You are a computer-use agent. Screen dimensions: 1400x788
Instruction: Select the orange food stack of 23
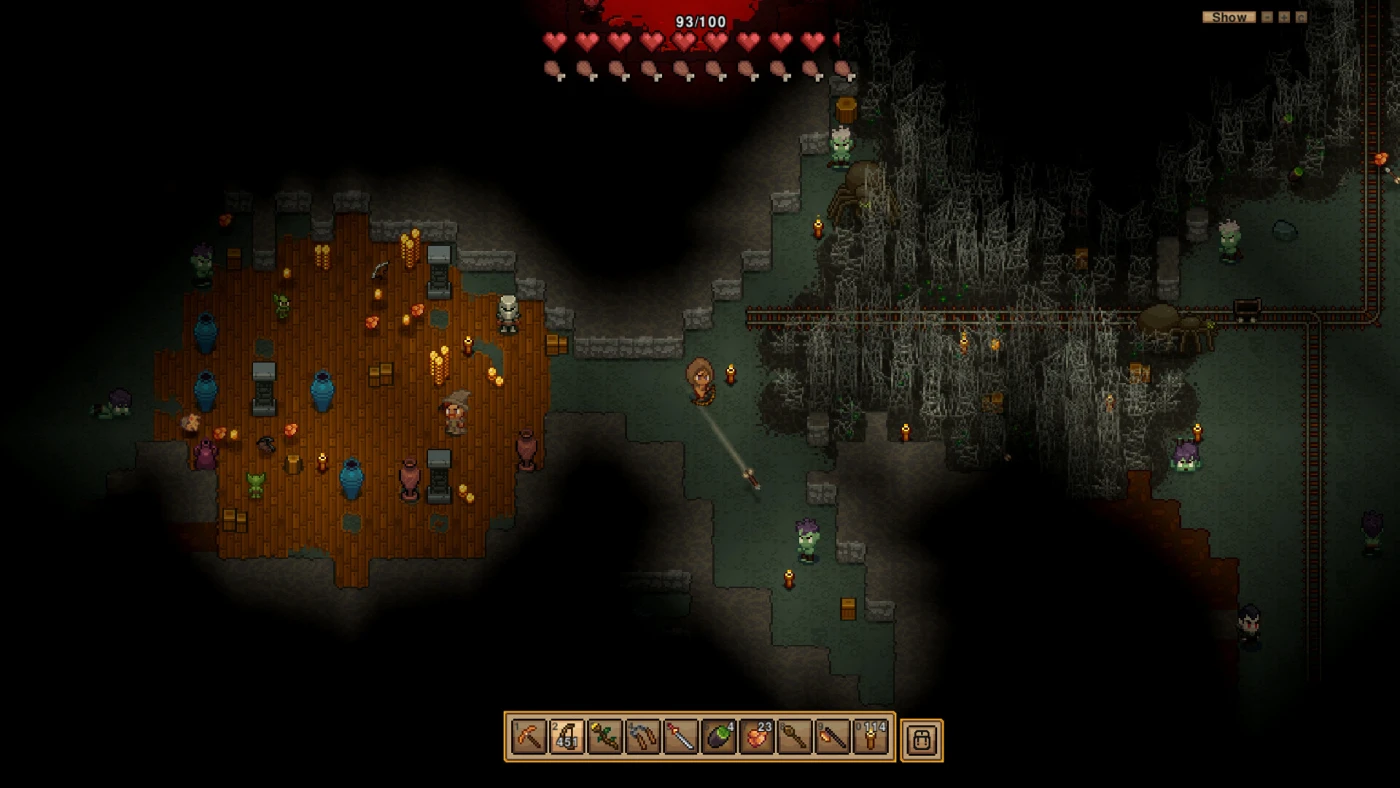pyautogui.click(x=757, y=738)
